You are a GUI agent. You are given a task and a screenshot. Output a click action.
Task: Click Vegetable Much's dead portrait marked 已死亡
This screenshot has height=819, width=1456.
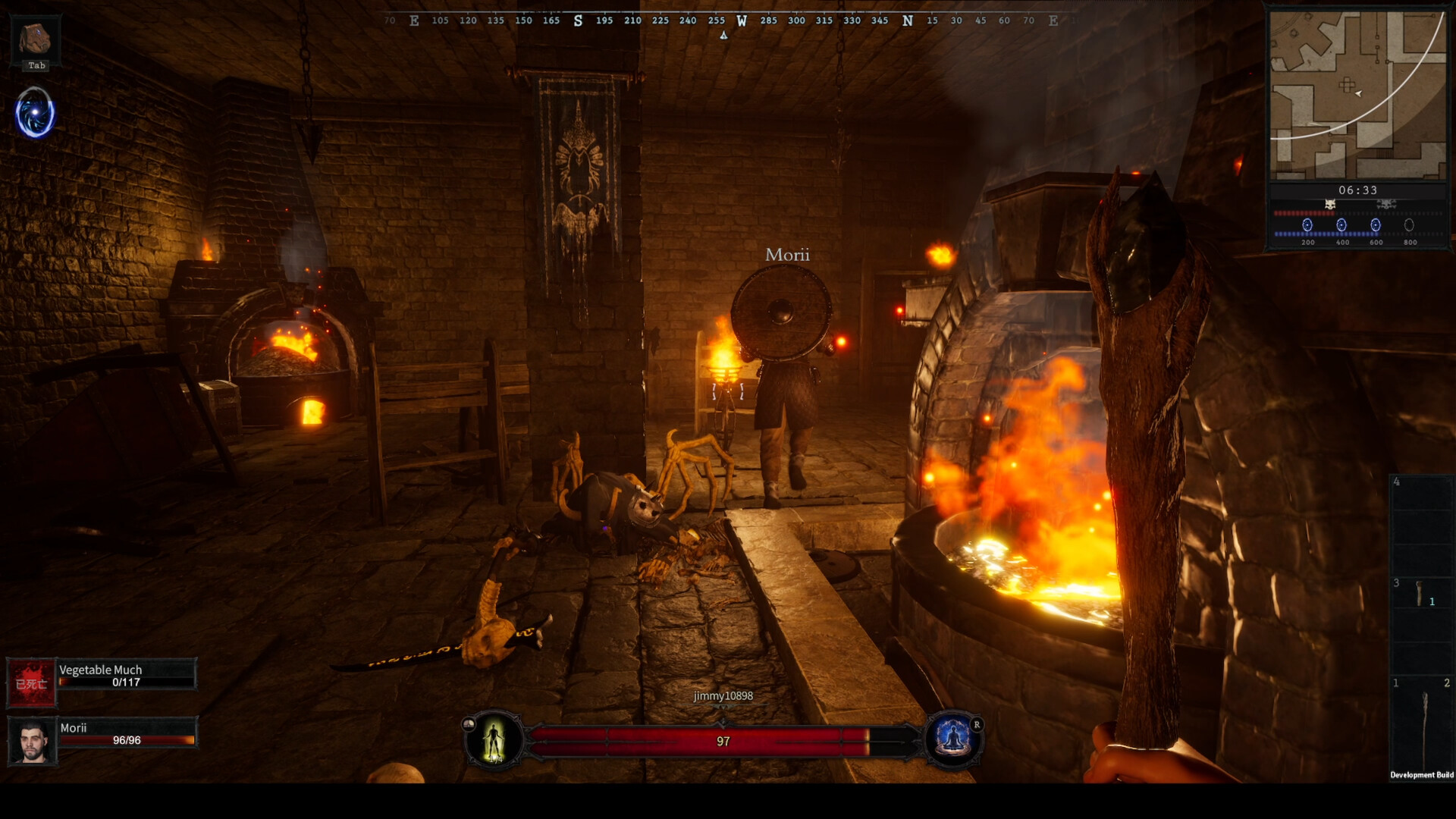[32, 681]
